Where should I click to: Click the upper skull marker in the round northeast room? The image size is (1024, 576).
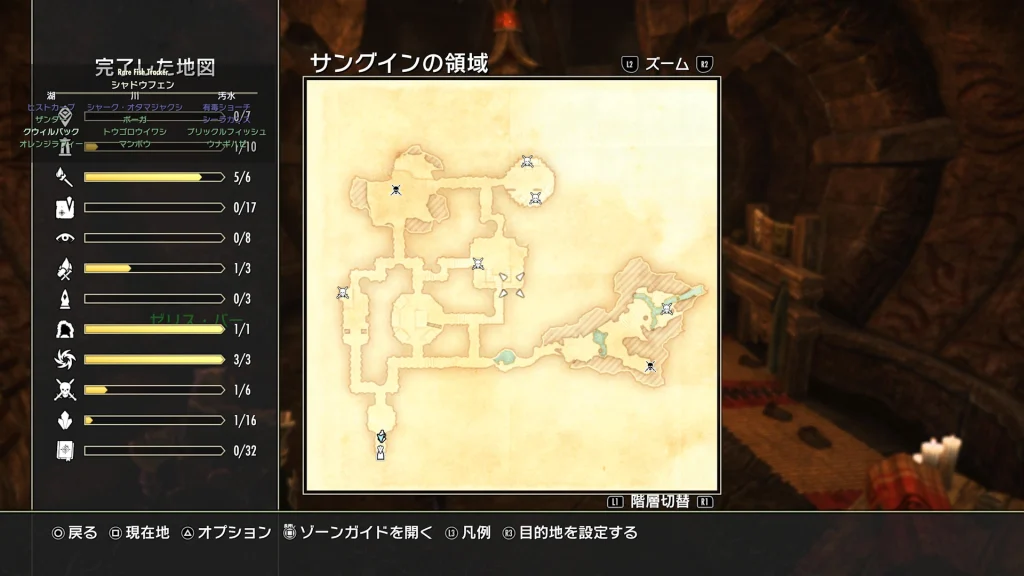tap(527, 161)
